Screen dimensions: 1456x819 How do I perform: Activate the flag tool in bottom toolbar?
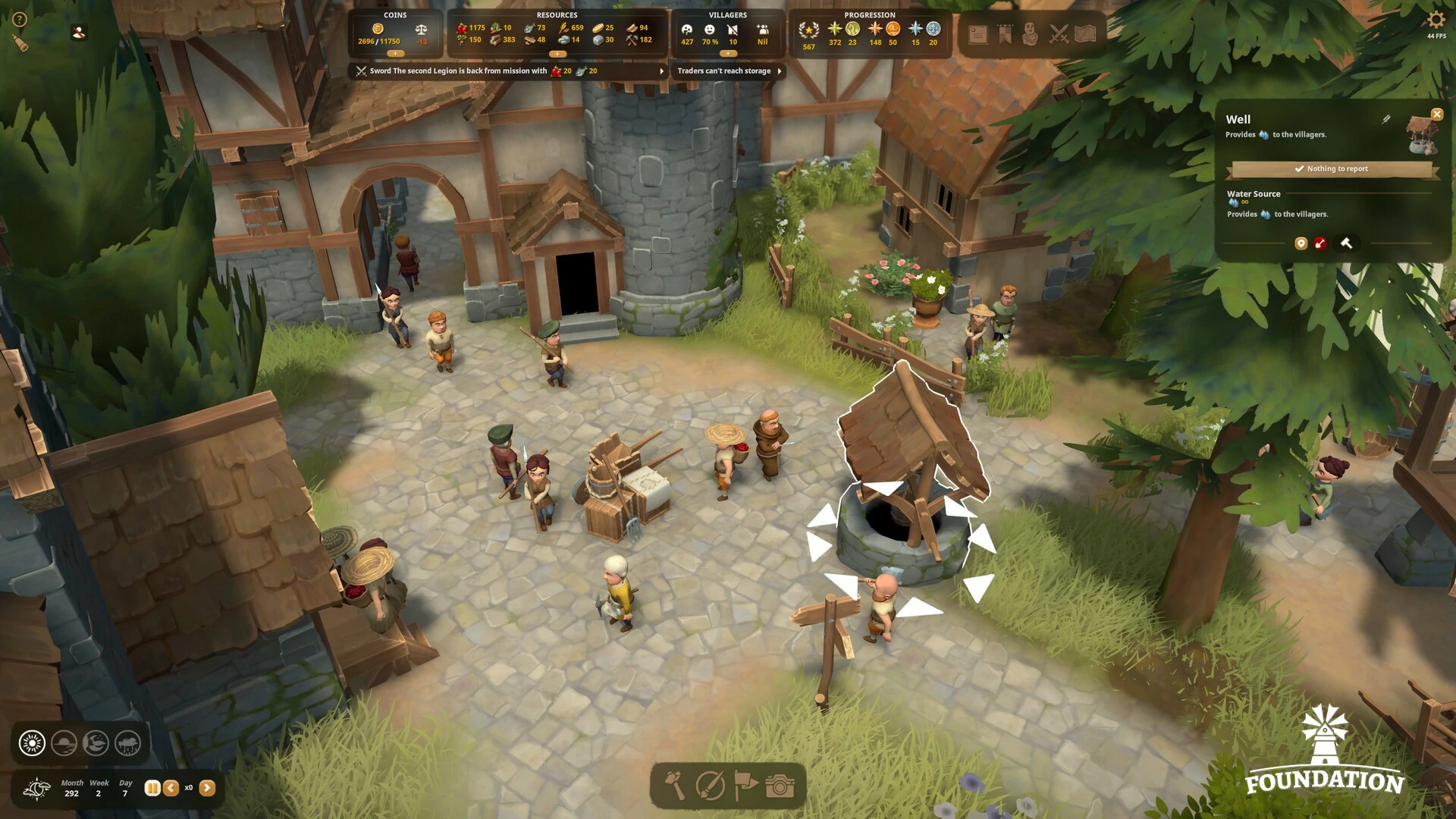tap(745, 786)
